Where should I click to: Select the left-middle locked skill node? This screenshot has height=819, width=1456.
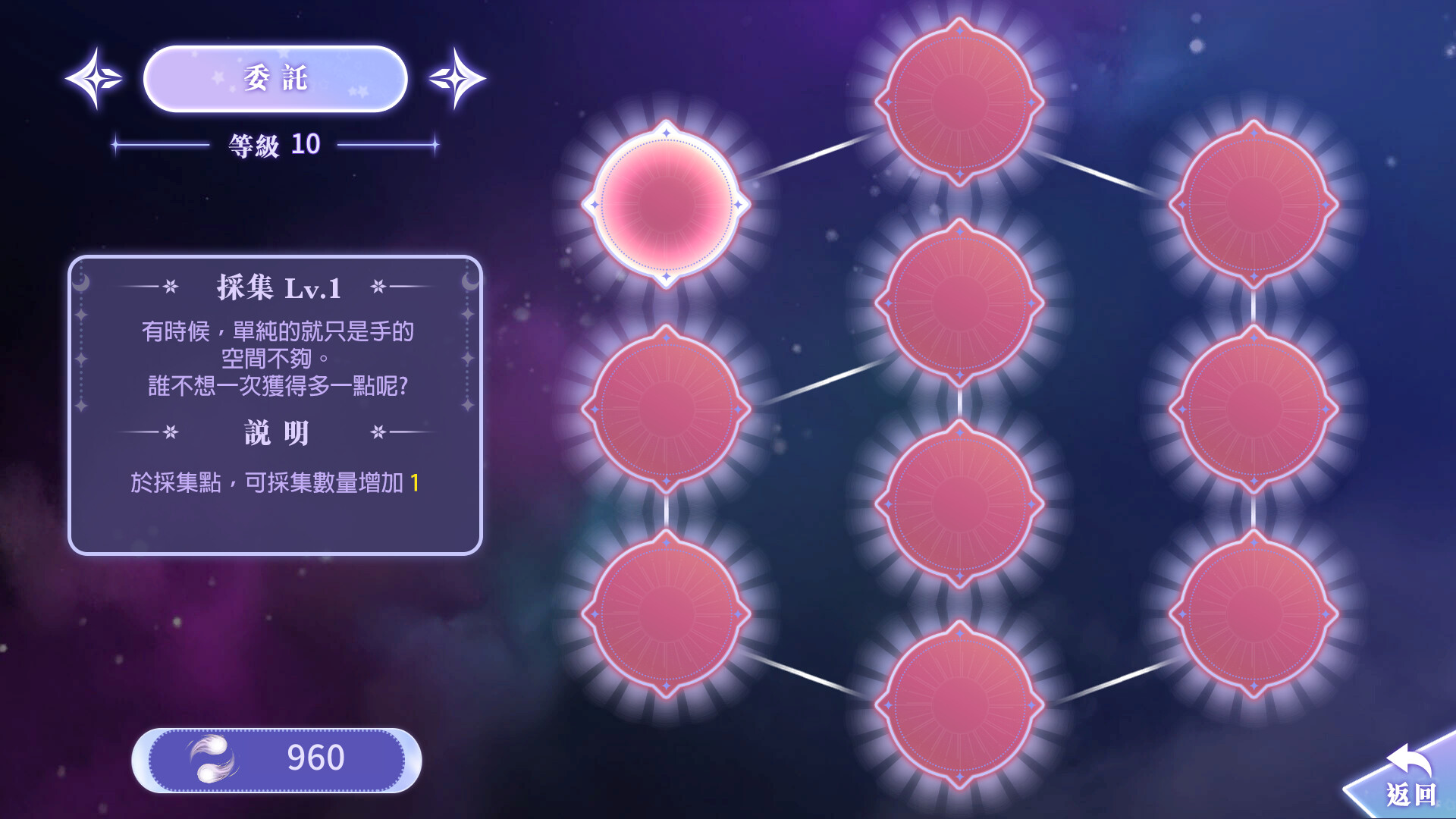(x=666, y=409)
